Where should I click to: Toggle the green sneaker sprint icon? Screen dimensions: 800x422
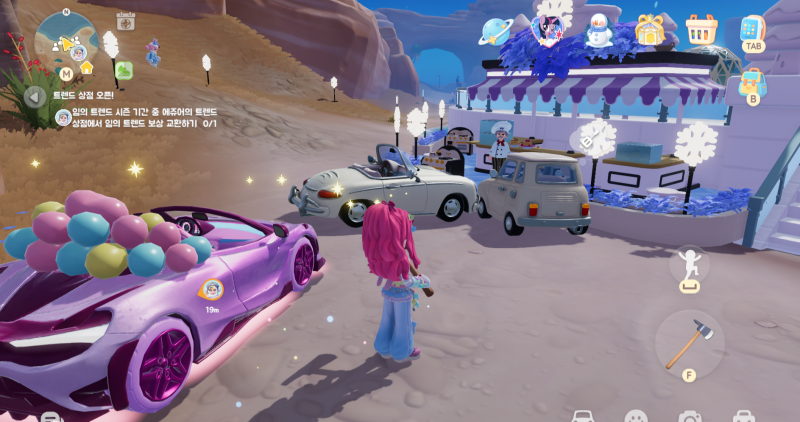click(124, 70)
